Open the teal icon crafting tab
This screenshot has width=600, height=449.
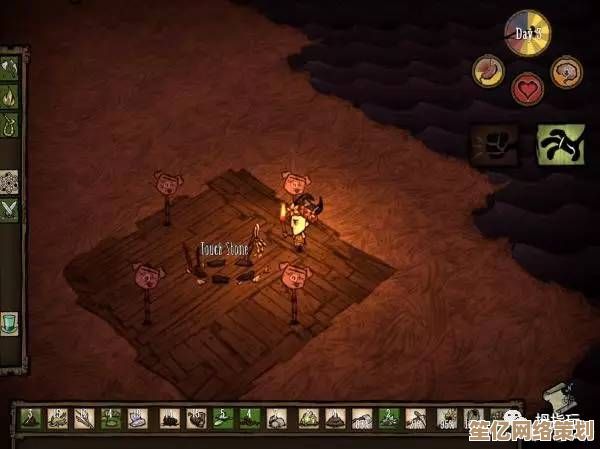(x=10, y=322)
